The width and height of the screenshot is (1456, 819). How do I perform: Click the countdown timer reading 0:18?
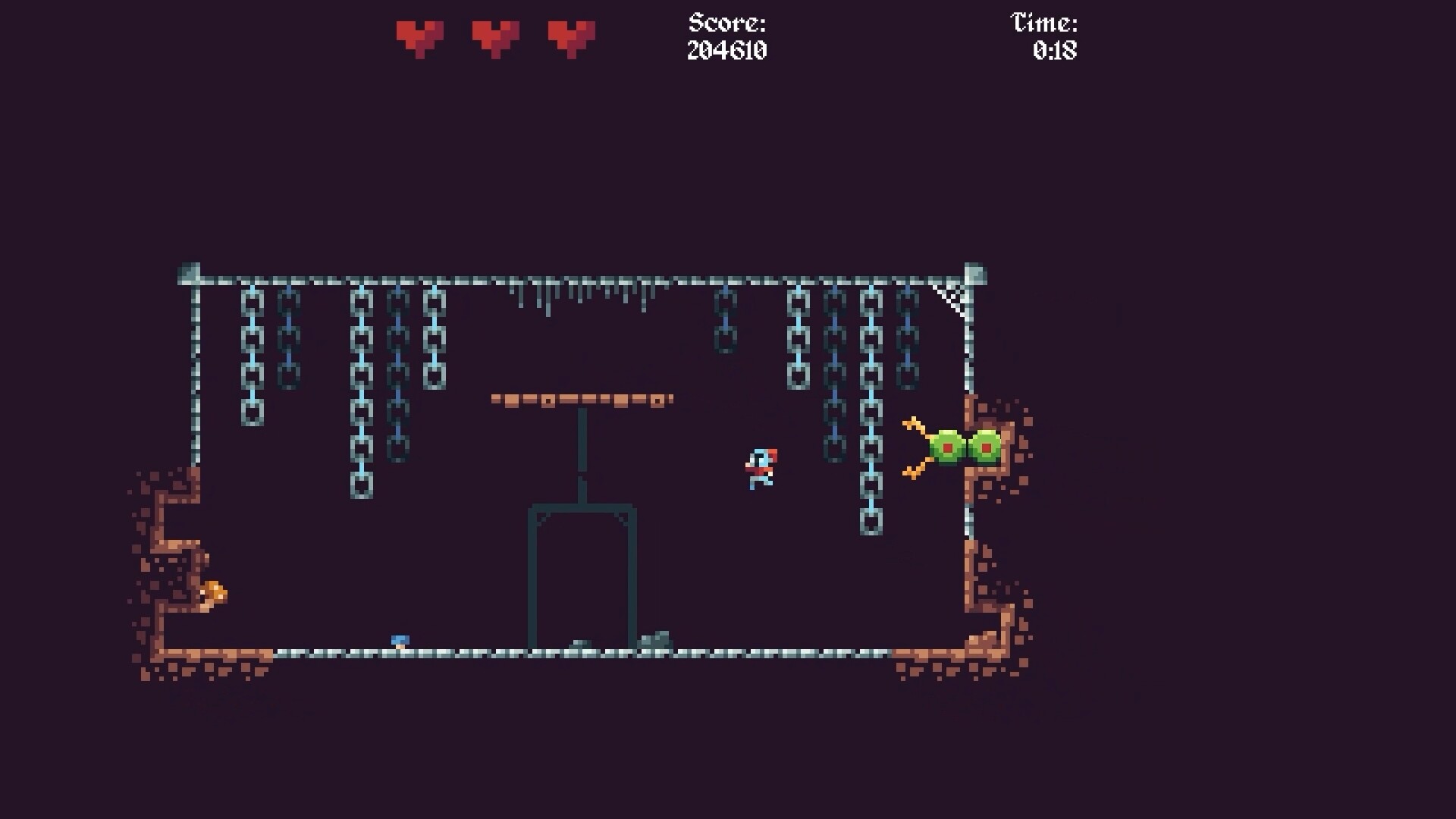[x=1056, y=52]
